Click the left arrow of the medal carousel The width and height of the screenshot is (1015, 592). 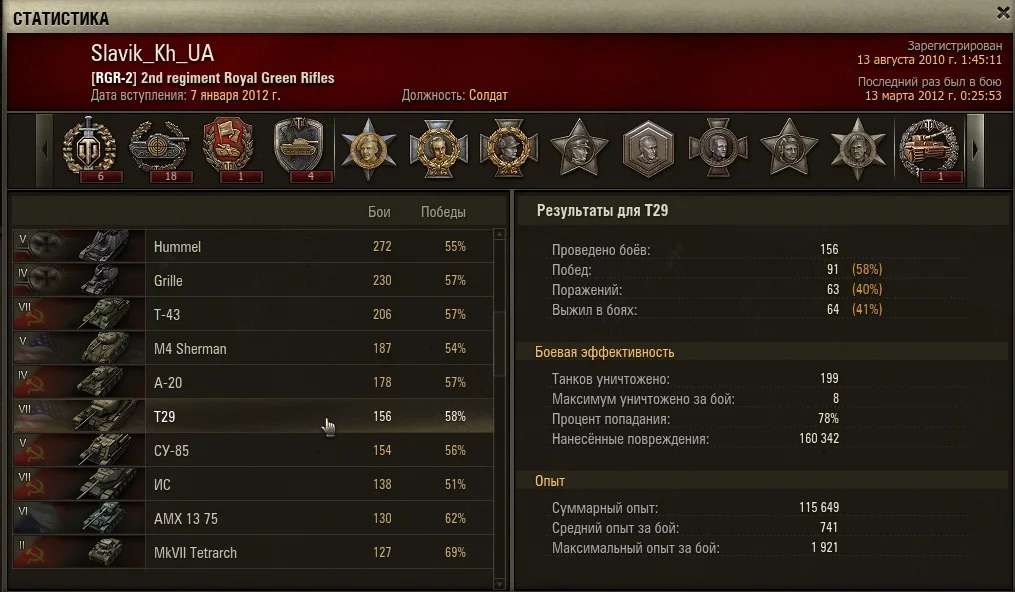[44, 149]
